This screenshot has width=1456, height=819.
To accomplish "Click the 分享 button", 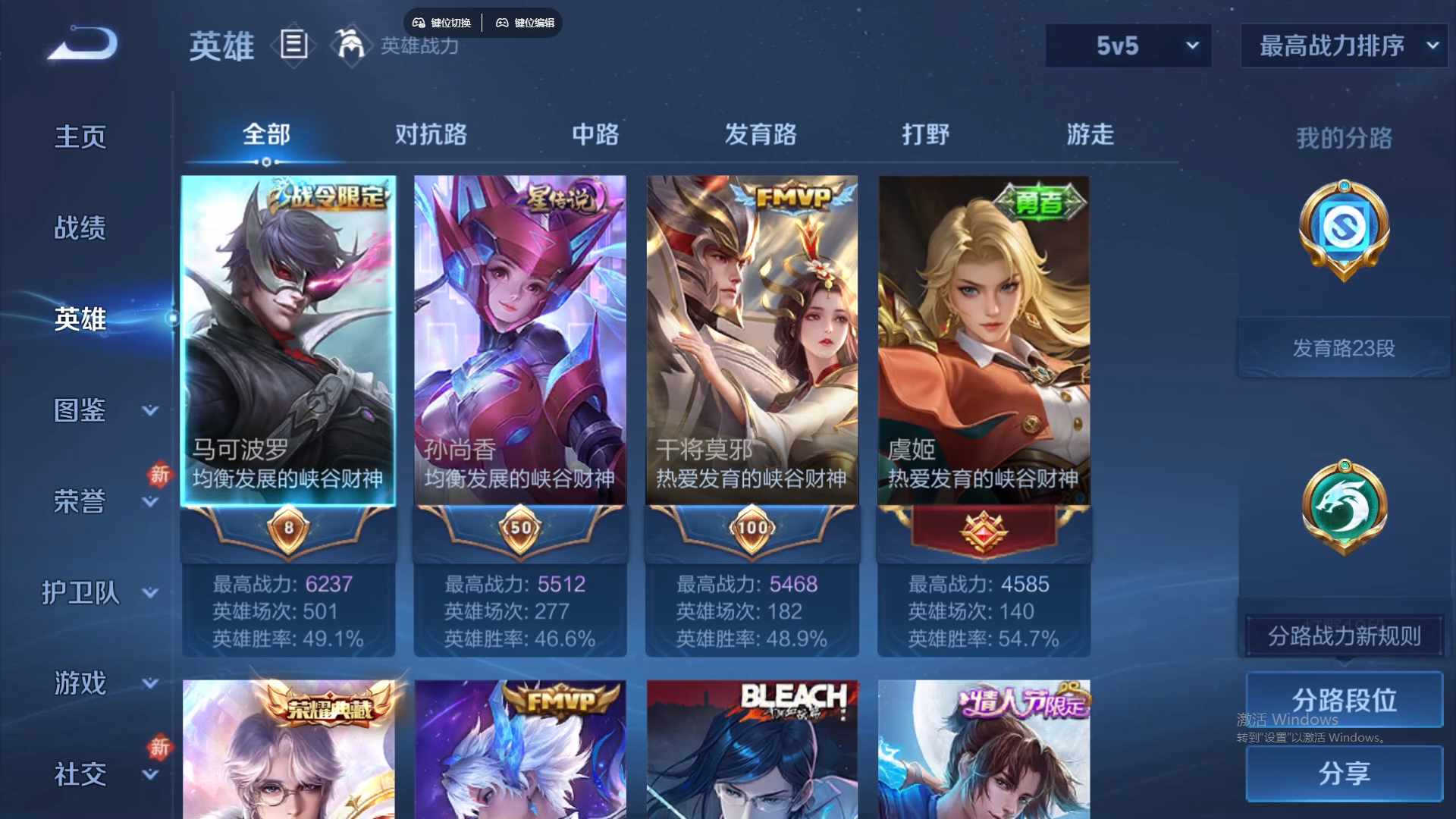I will tap(1344, 774).
